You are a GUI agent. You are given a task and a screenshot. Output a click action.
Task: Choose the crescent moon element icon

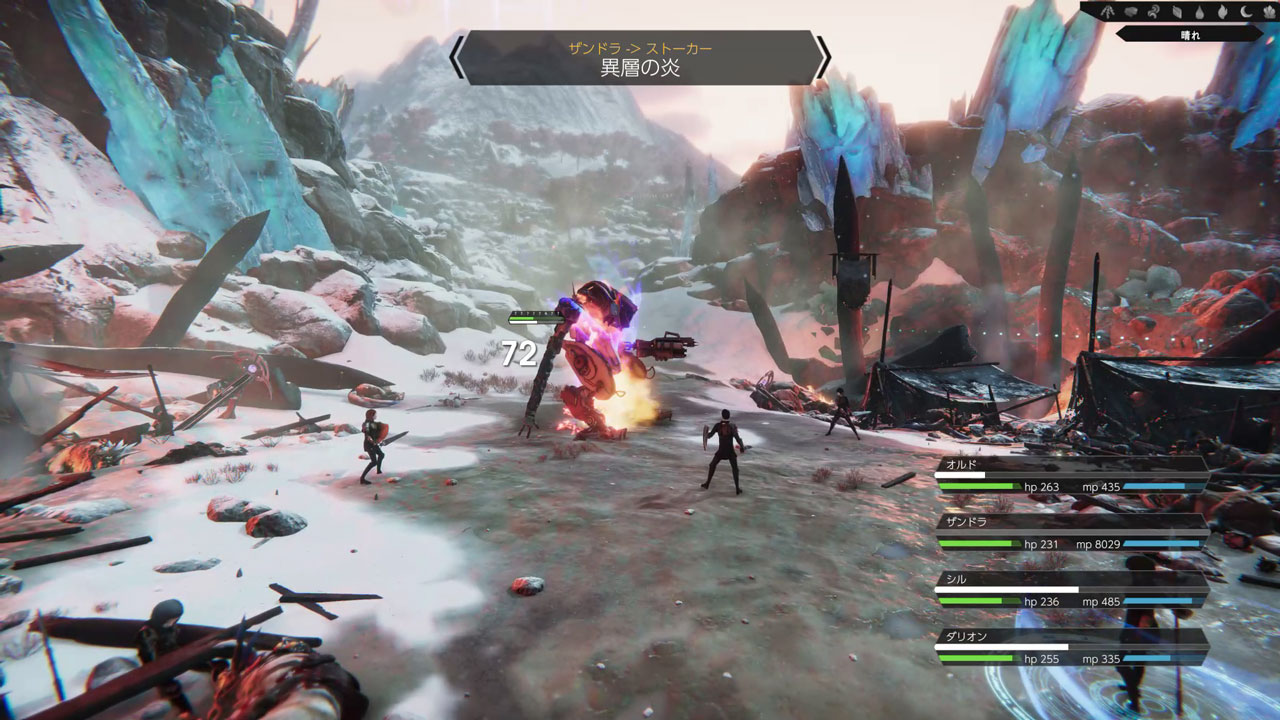point(1245,12)
